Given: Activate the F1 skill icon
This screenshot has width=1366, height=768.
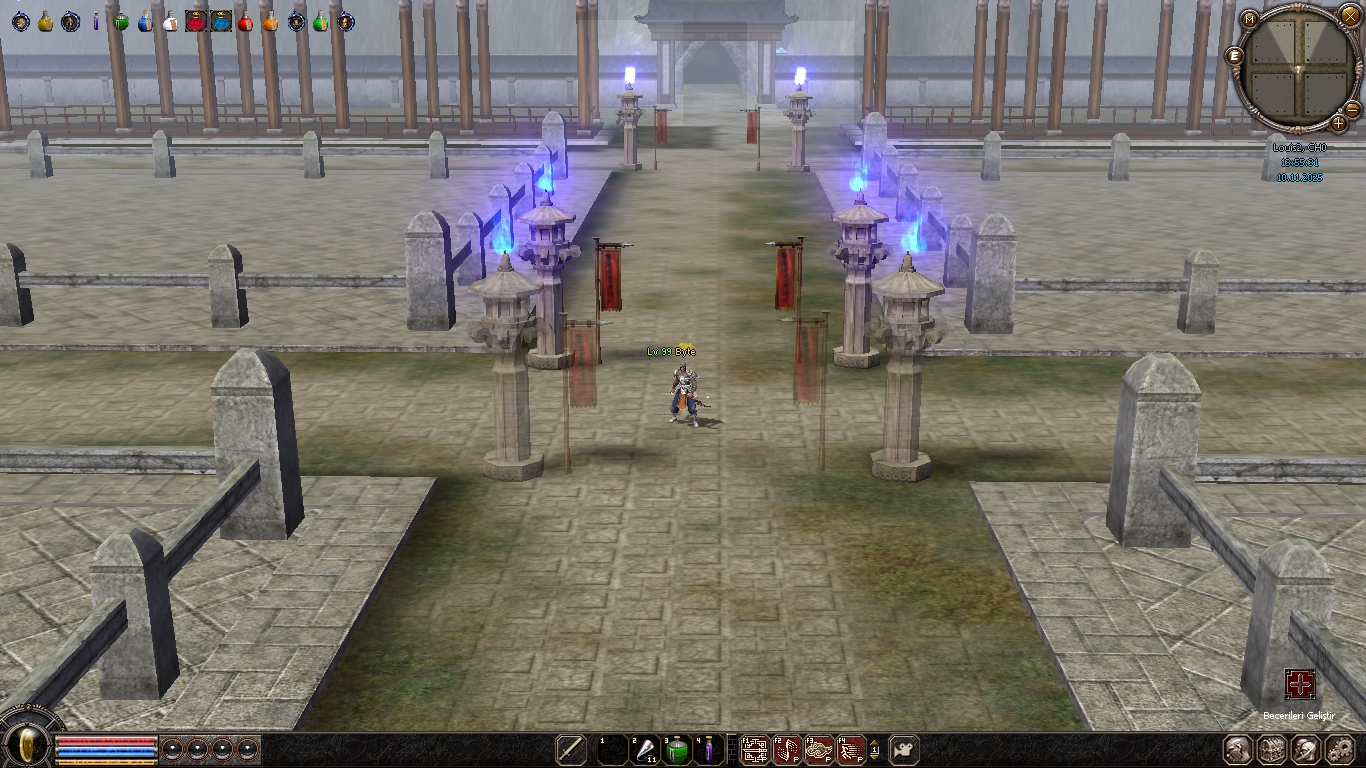Looking at the screenshot, I should click(x=755, y=750).
